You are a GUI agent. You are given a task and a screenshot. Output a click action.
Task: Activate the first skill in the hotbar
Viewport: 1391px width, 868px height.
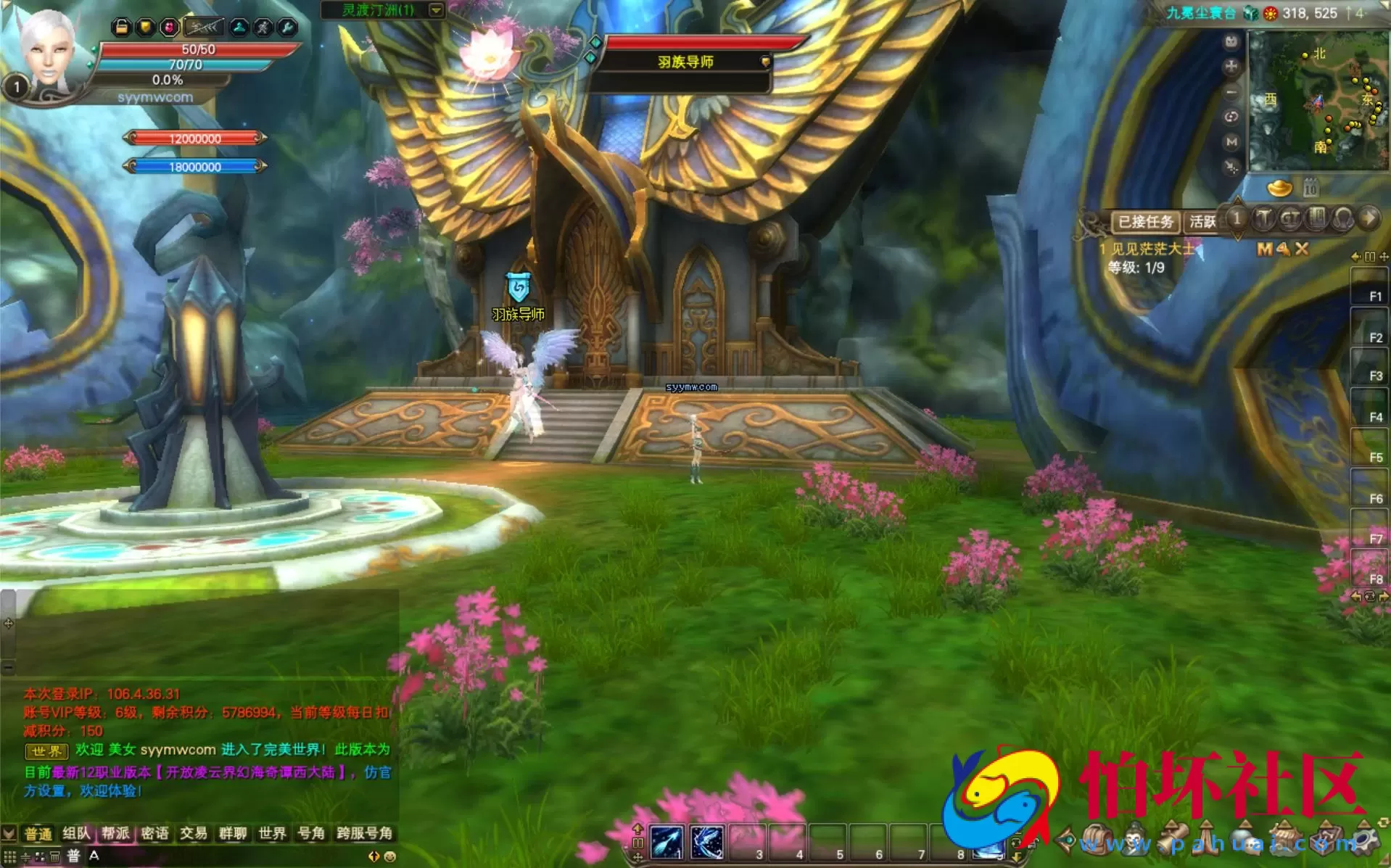point(667,843)
